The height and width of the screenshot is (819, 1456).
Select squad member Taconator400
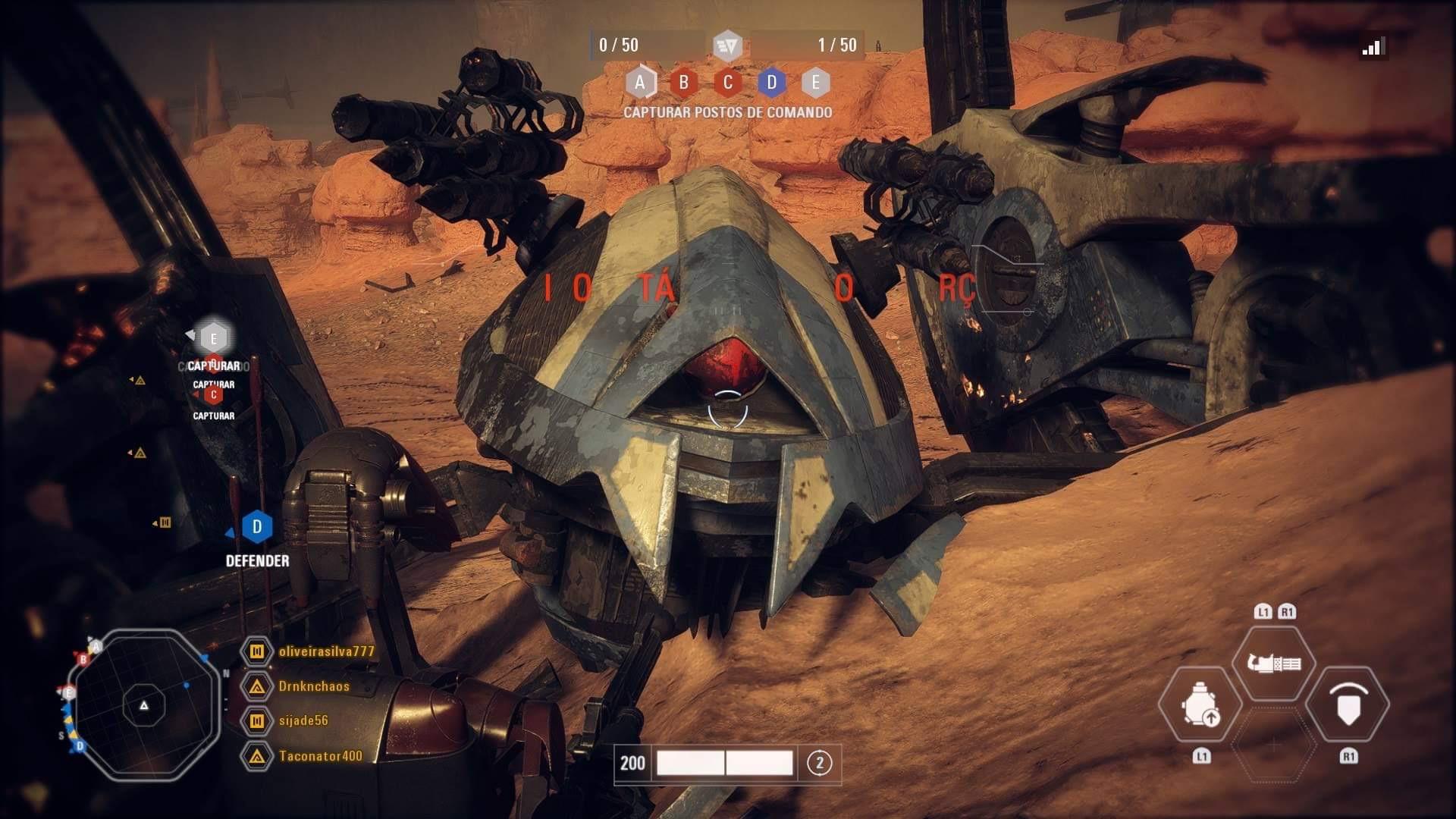320,756
